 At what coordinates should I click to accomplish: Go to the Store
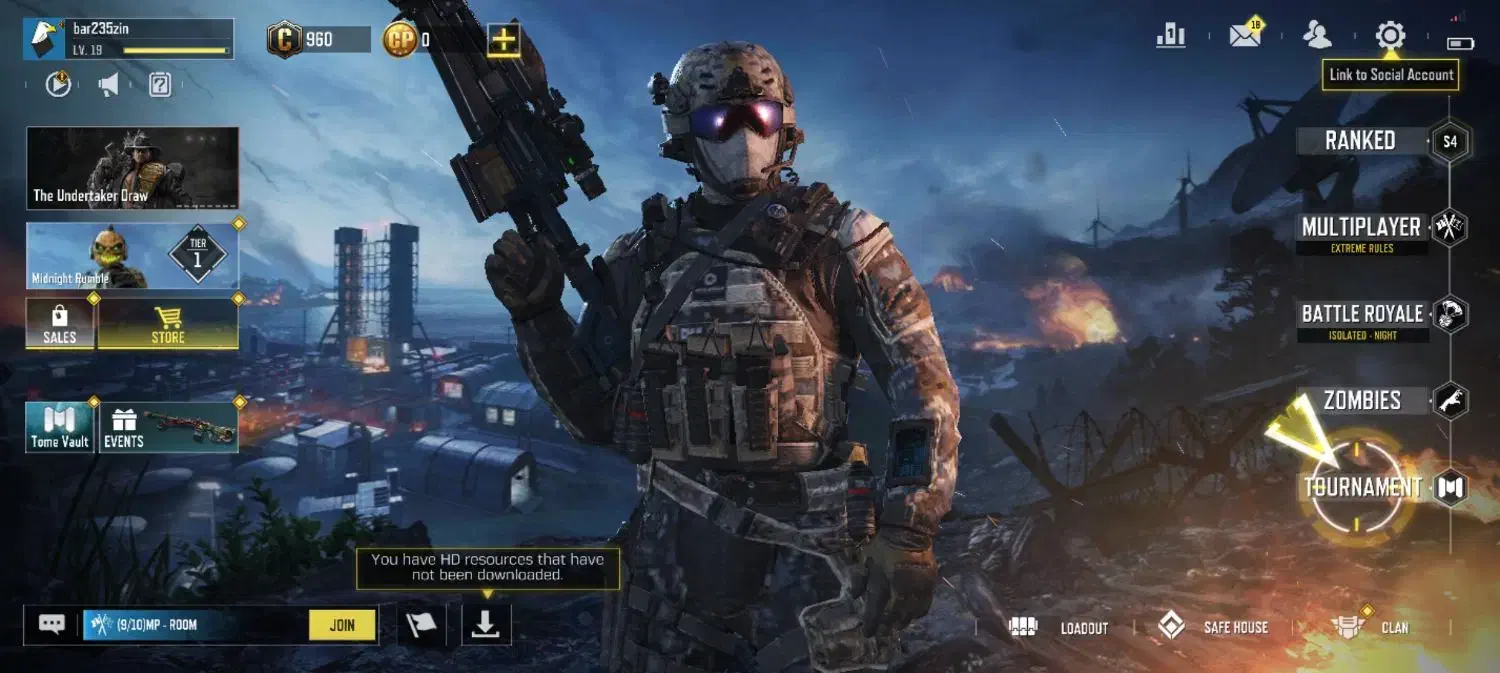tap(168, 324)
